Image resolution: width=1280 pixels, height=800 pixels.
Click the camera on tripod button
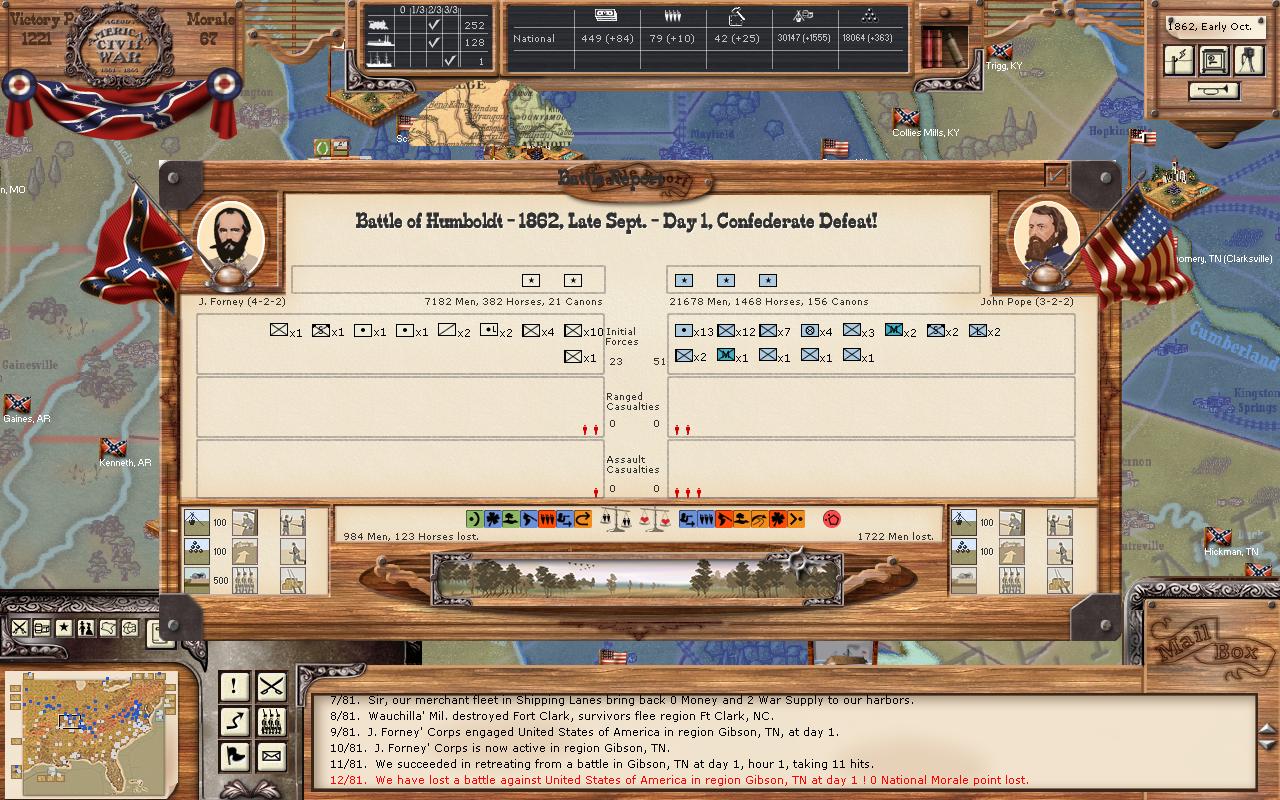[1248, 60]
